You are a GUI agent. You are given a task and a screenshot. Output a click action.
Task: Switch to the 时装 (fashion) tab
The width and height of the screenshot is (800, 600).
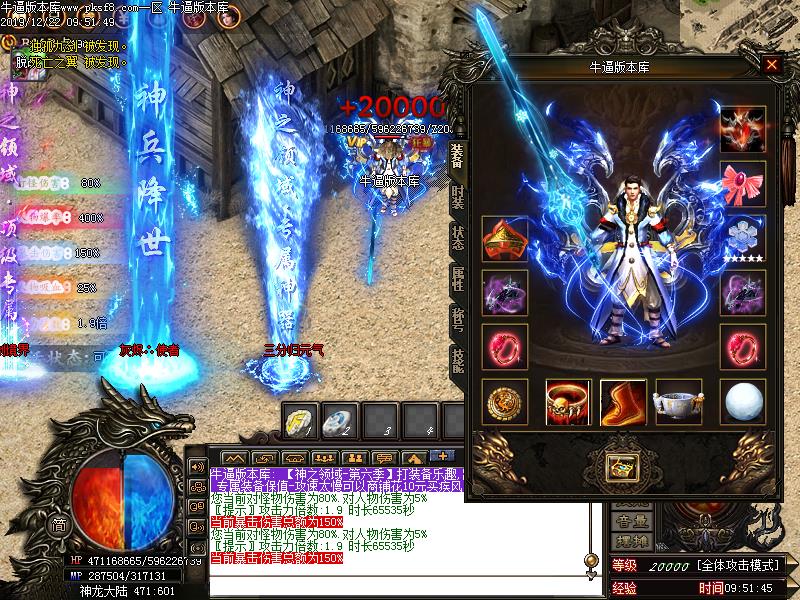(x=458, y=195)
